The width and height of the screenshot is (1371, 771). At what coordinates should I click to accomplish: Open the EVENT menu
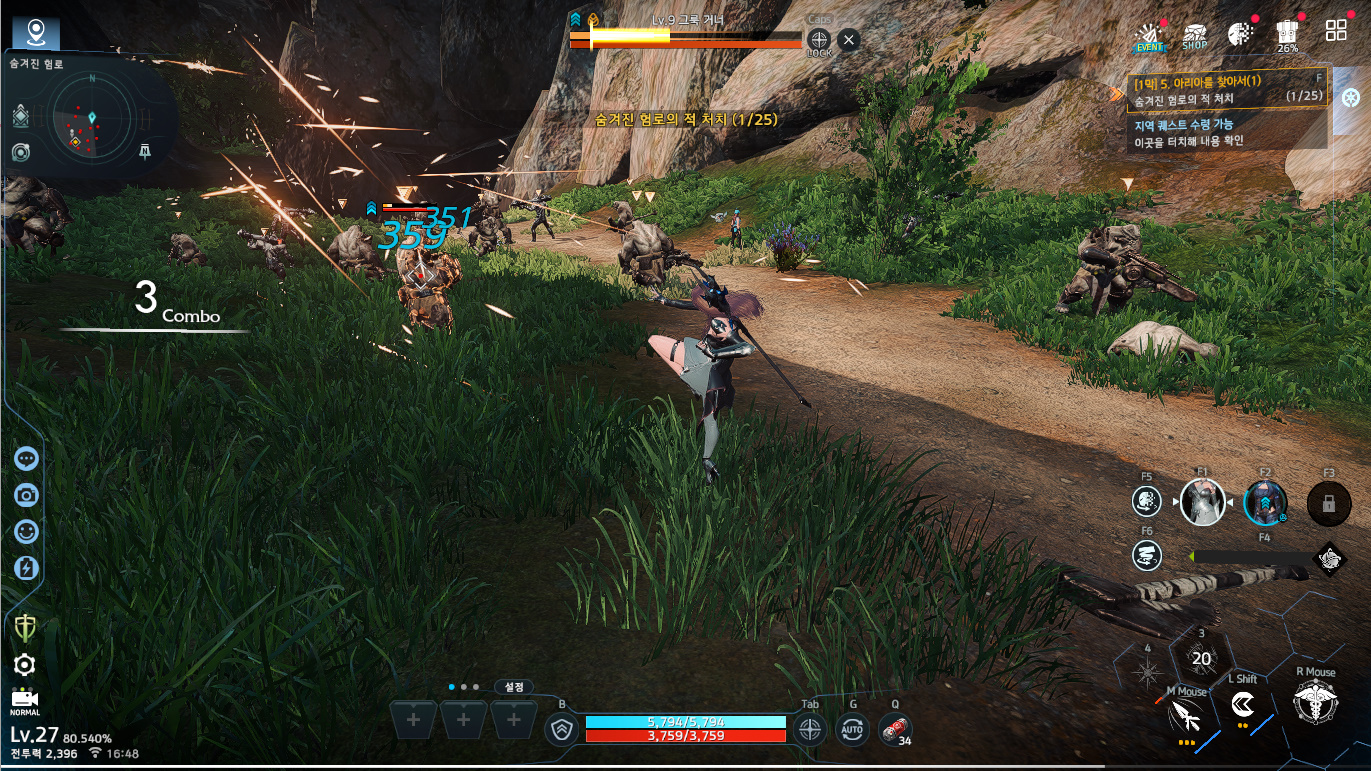tap(1150, 35)
